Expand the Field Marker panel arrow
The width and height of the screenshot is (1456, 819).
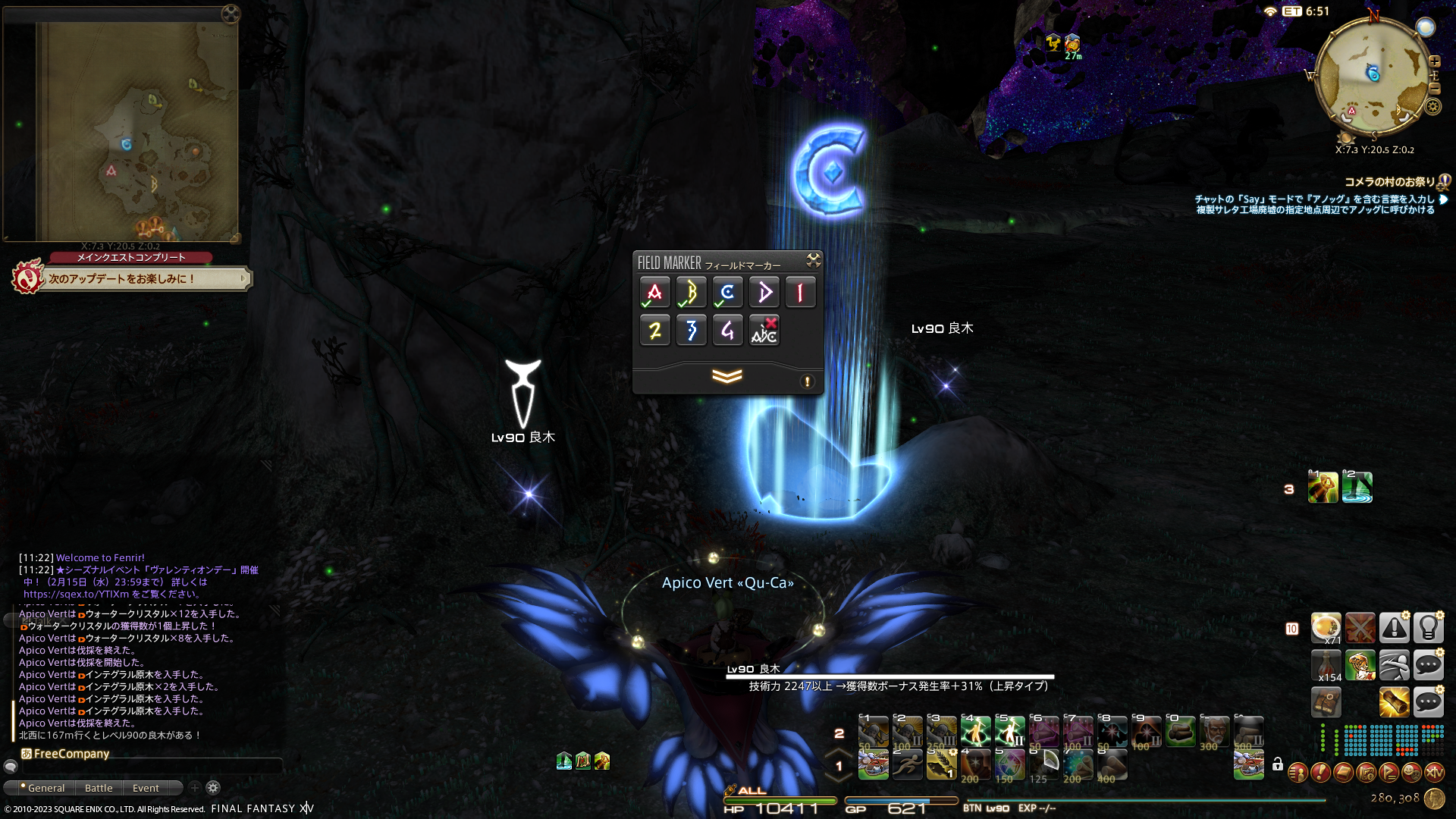(x=726, y=377)
